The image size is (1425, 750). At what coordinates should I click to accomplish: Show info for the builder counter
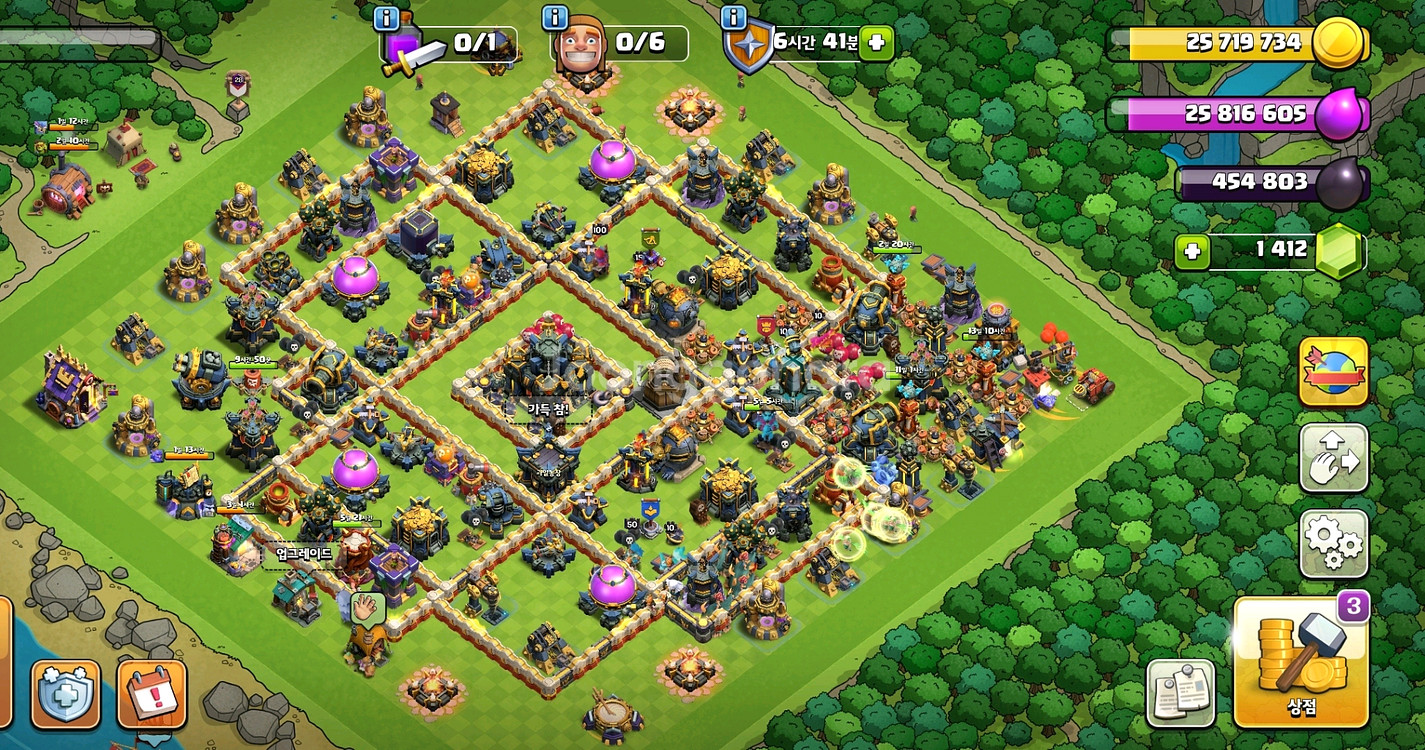point(555,18)
